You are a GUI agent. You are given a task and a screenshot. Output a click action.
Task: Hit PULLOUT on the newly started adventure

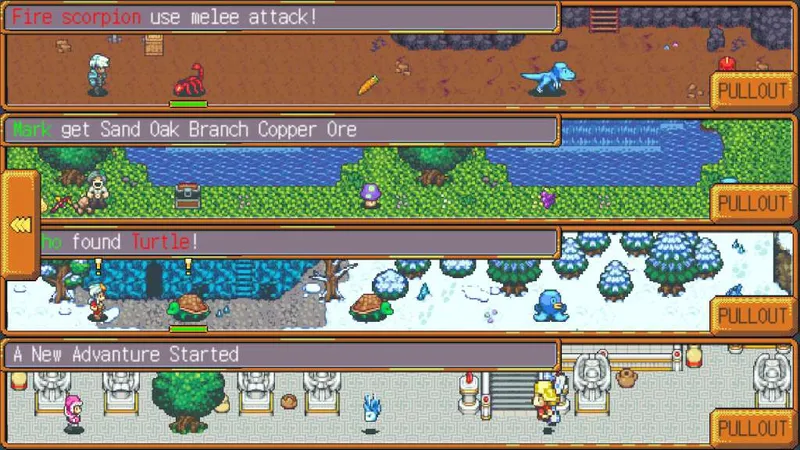[x=754, y=428]
